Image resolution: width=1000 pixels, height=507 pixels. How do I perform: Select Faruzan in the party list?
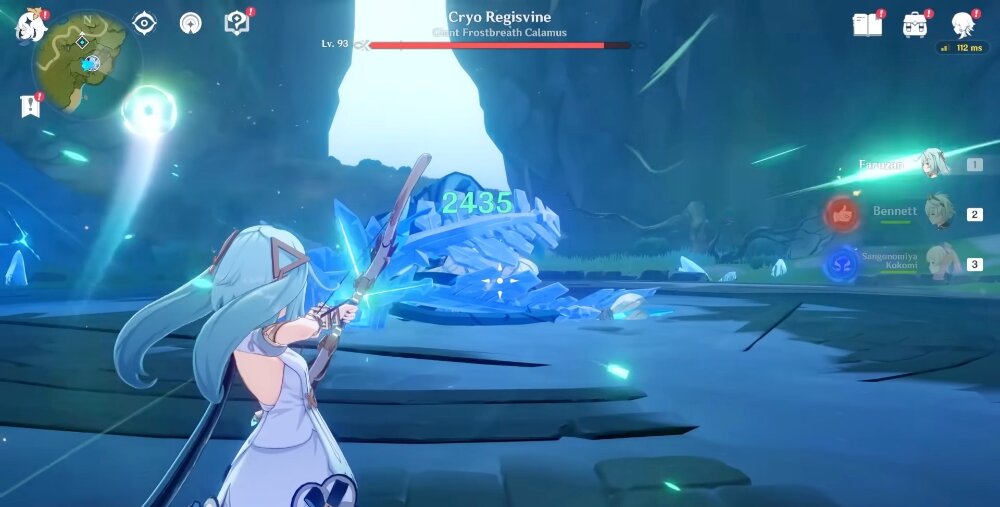[x=935, y=164]
